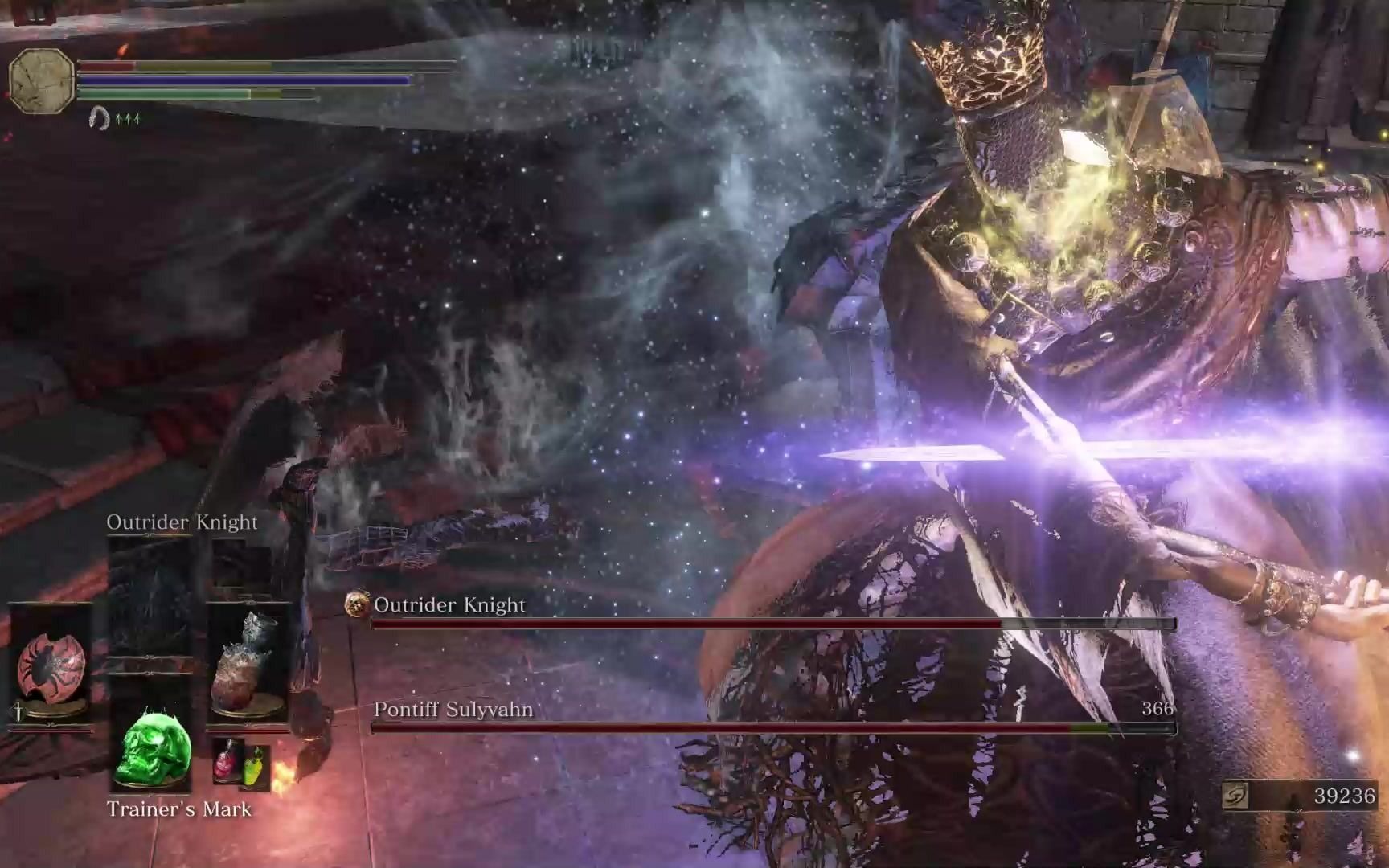Click the octagonal covenant emblem
This screenshot has height=868, width=1389.
[41, 80]
